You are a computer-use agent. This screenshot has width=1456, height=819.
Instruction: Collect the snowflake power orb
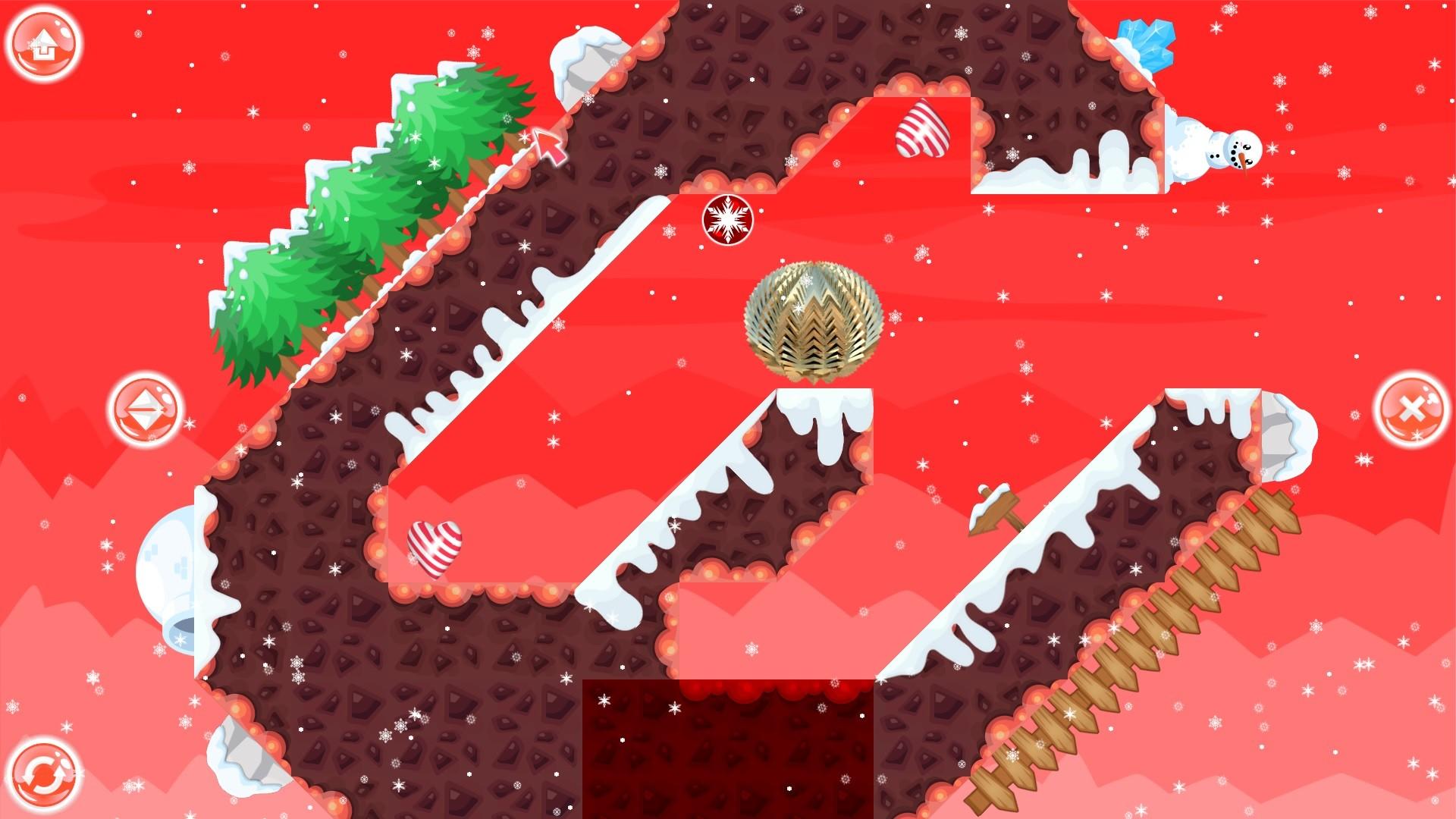click(x=727, y=221)
